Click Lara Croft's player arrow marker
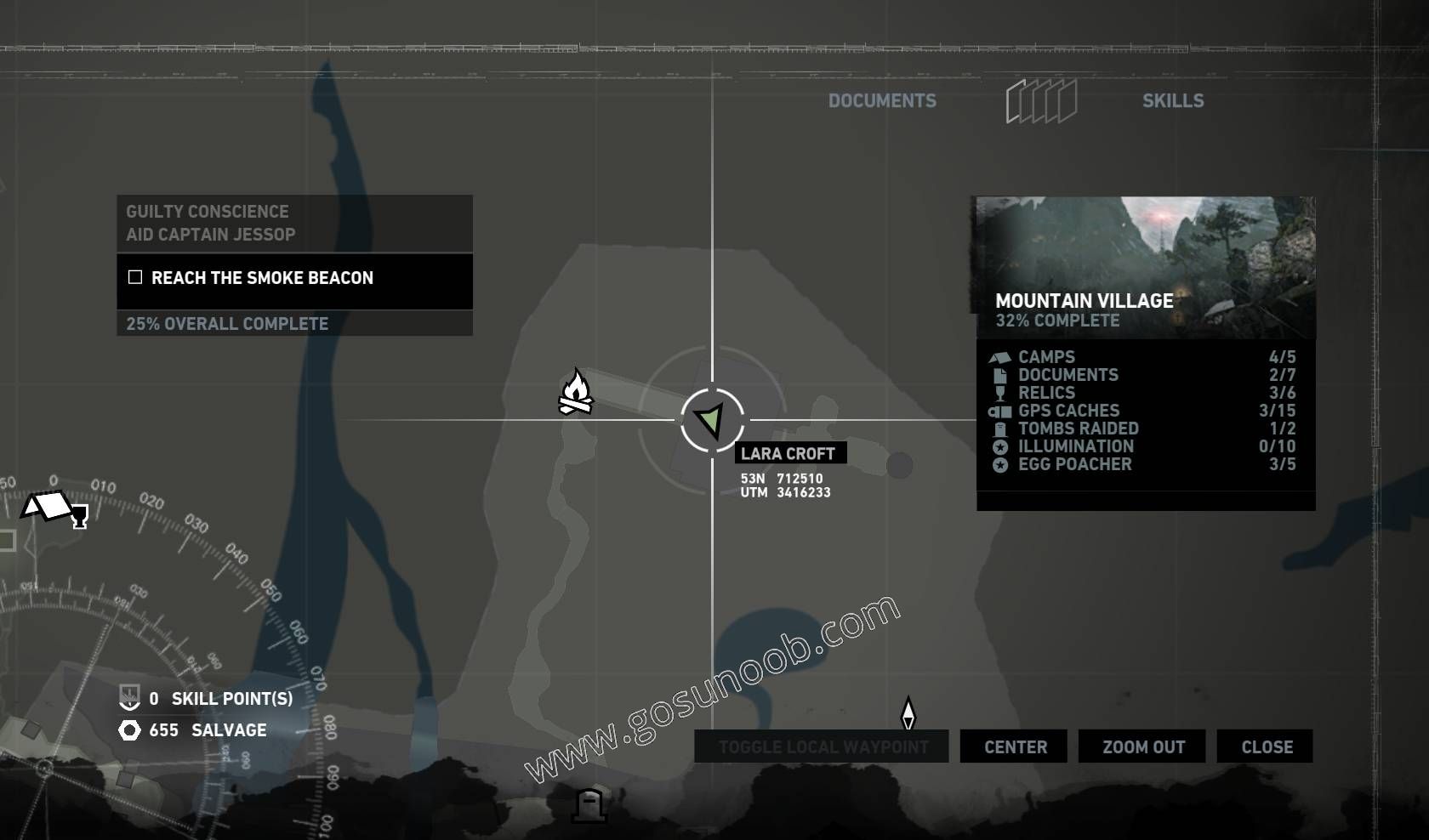 [x=711, y=418]
